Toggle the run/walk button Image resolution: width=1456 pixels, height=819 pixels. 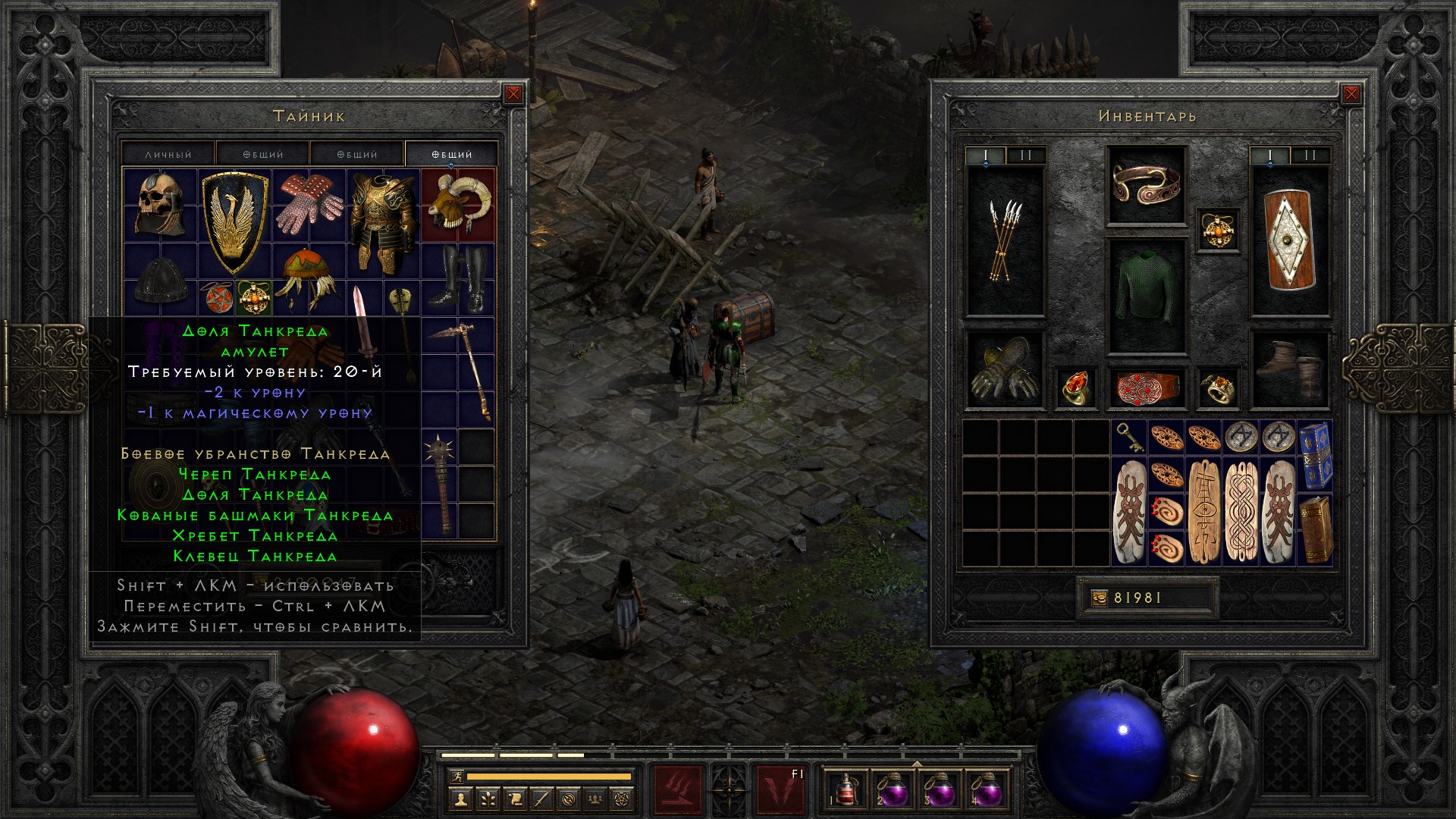pyautogui.click(x=455, y=776)
